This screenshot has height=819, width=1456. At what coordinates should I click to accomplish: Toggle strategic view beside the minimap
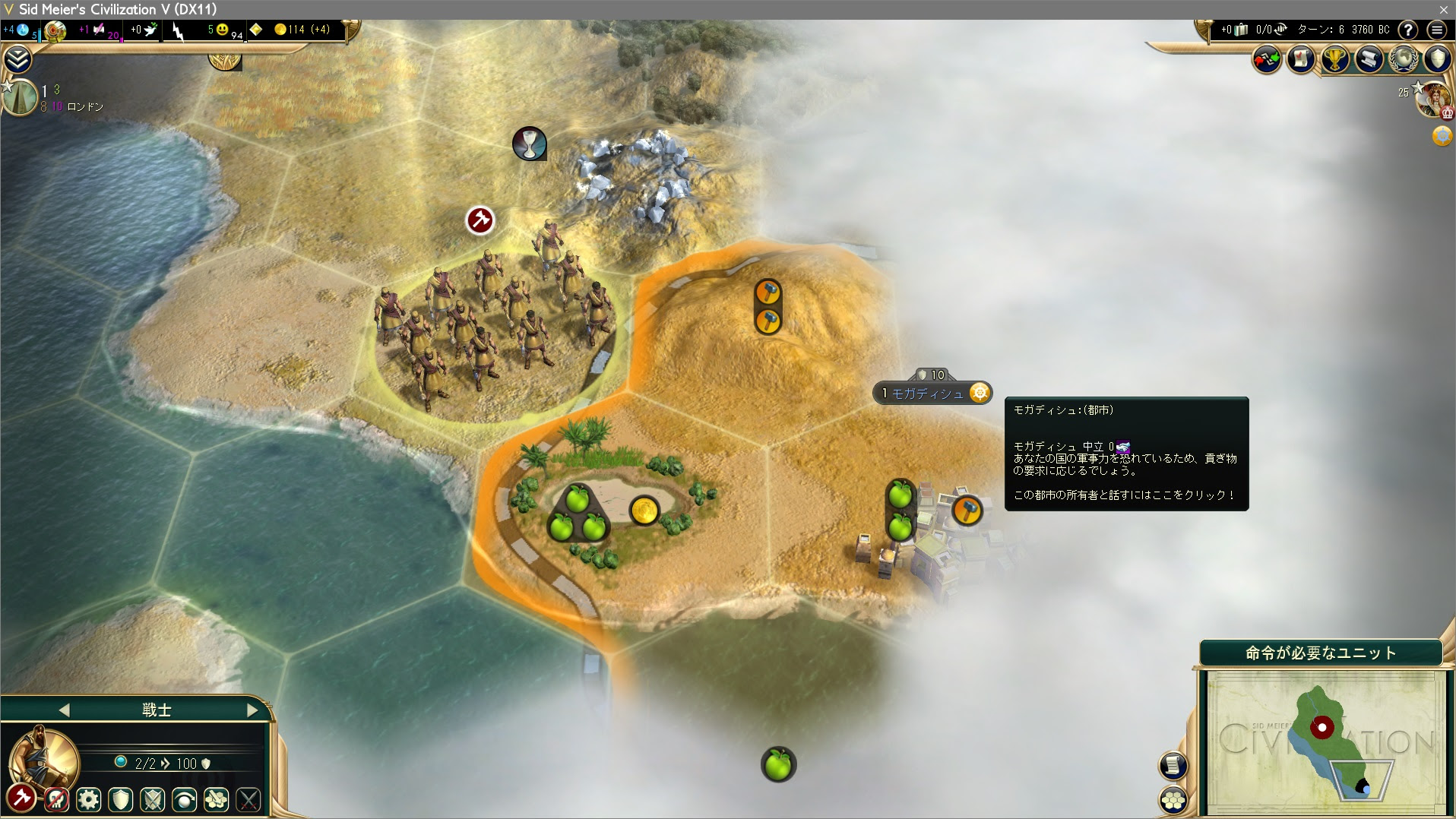1173,766
